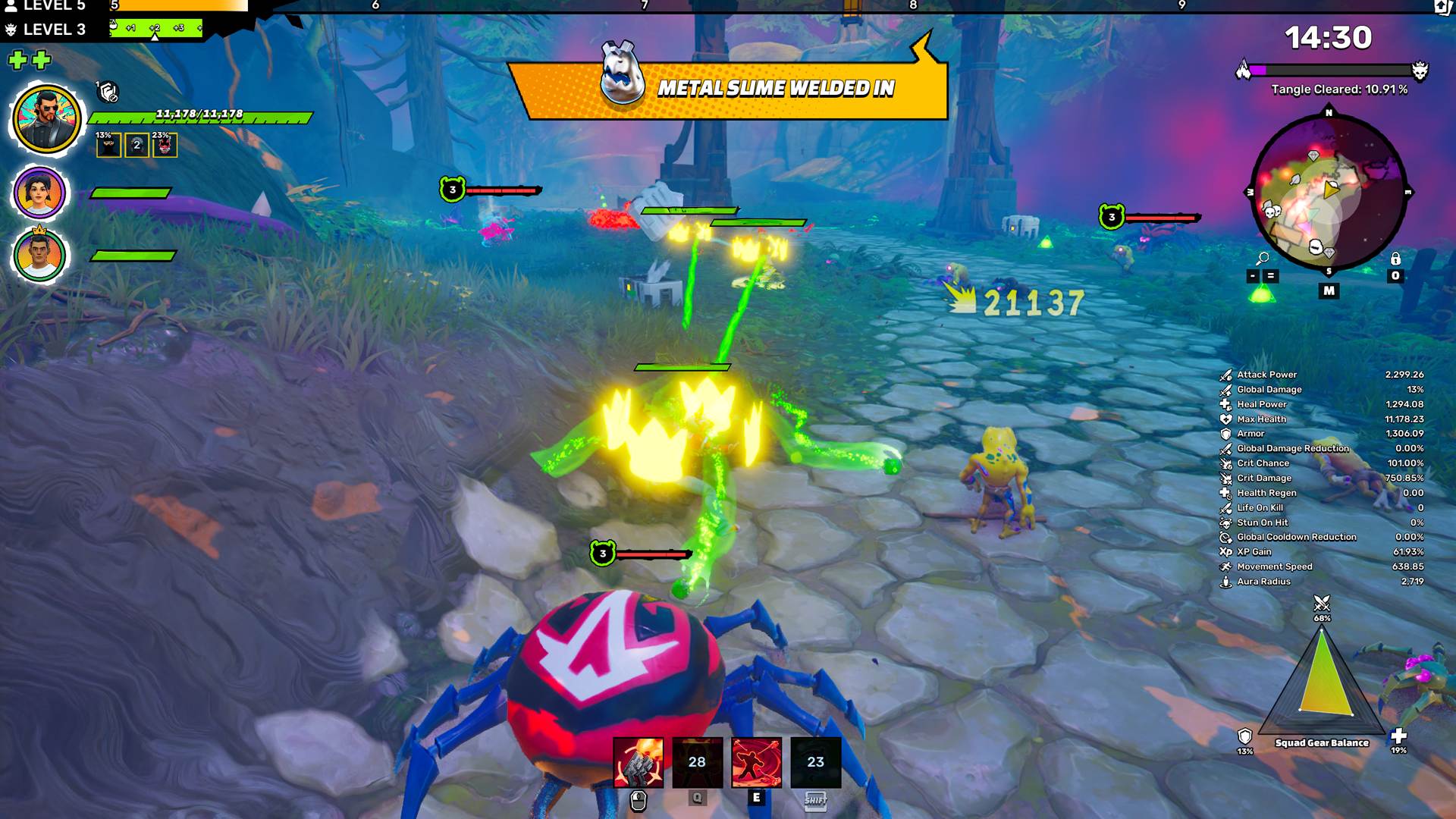Select the sunglasses hero portrait
Screen dimensions: 1456x819
46,120
